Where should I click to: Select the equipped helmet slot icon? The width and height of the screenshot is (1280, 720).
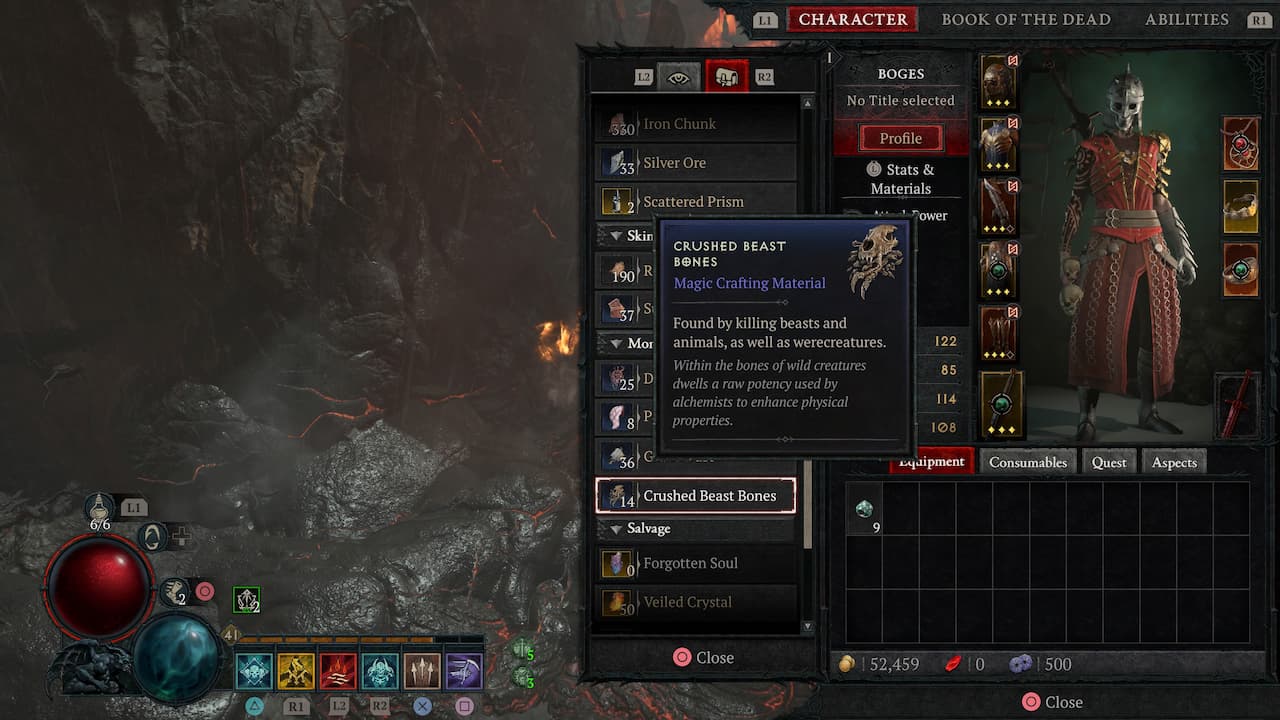(997, 80)
